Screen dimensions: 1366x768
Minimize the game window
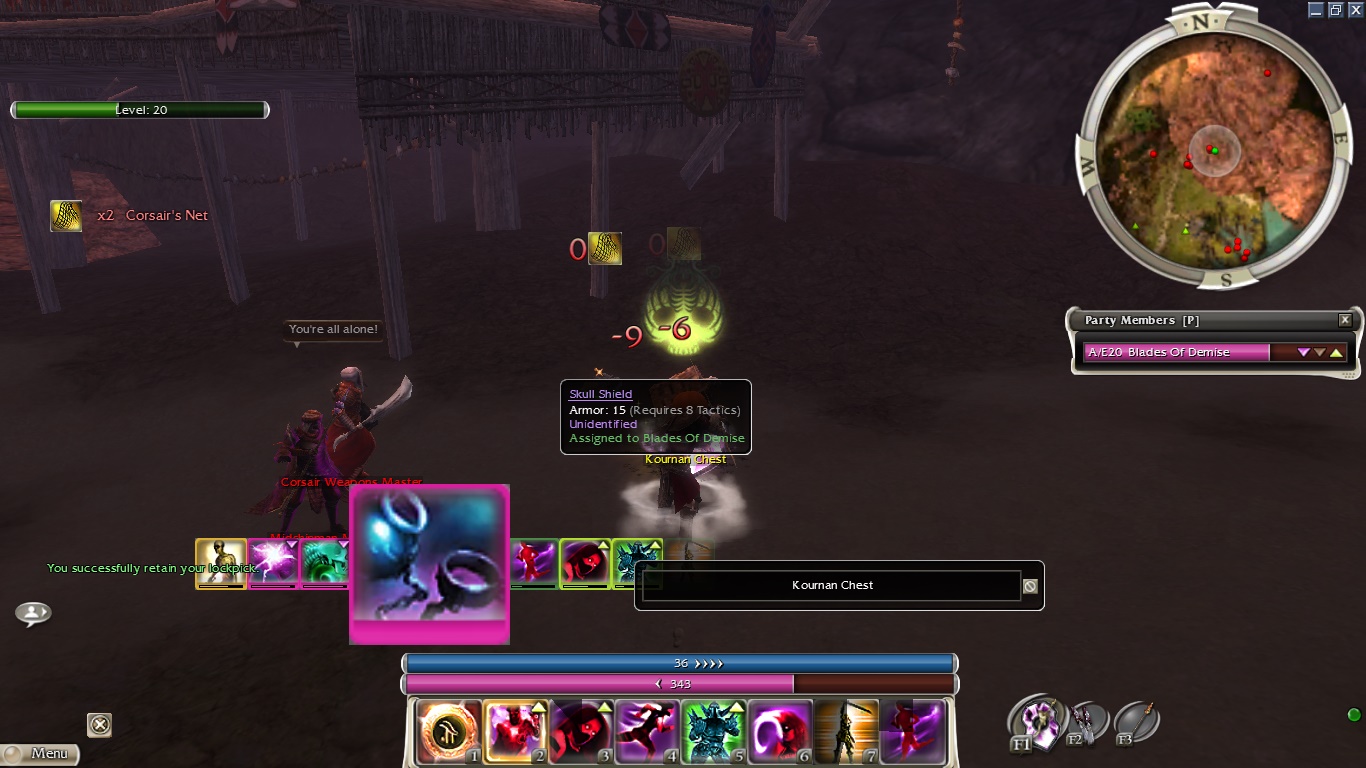tap(1316, 9)
